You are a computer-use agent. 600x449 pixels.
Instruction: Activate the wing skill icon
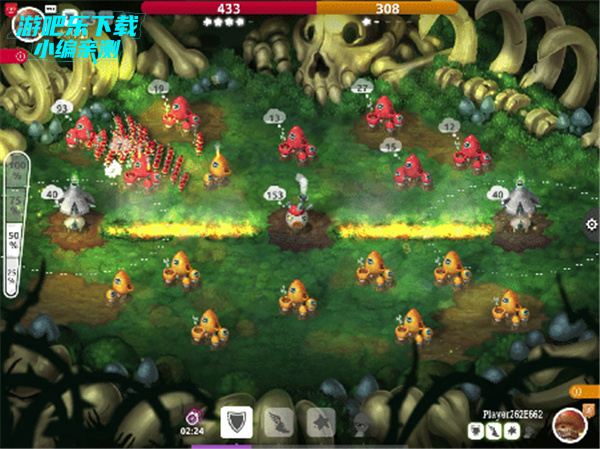click(279, 423)
